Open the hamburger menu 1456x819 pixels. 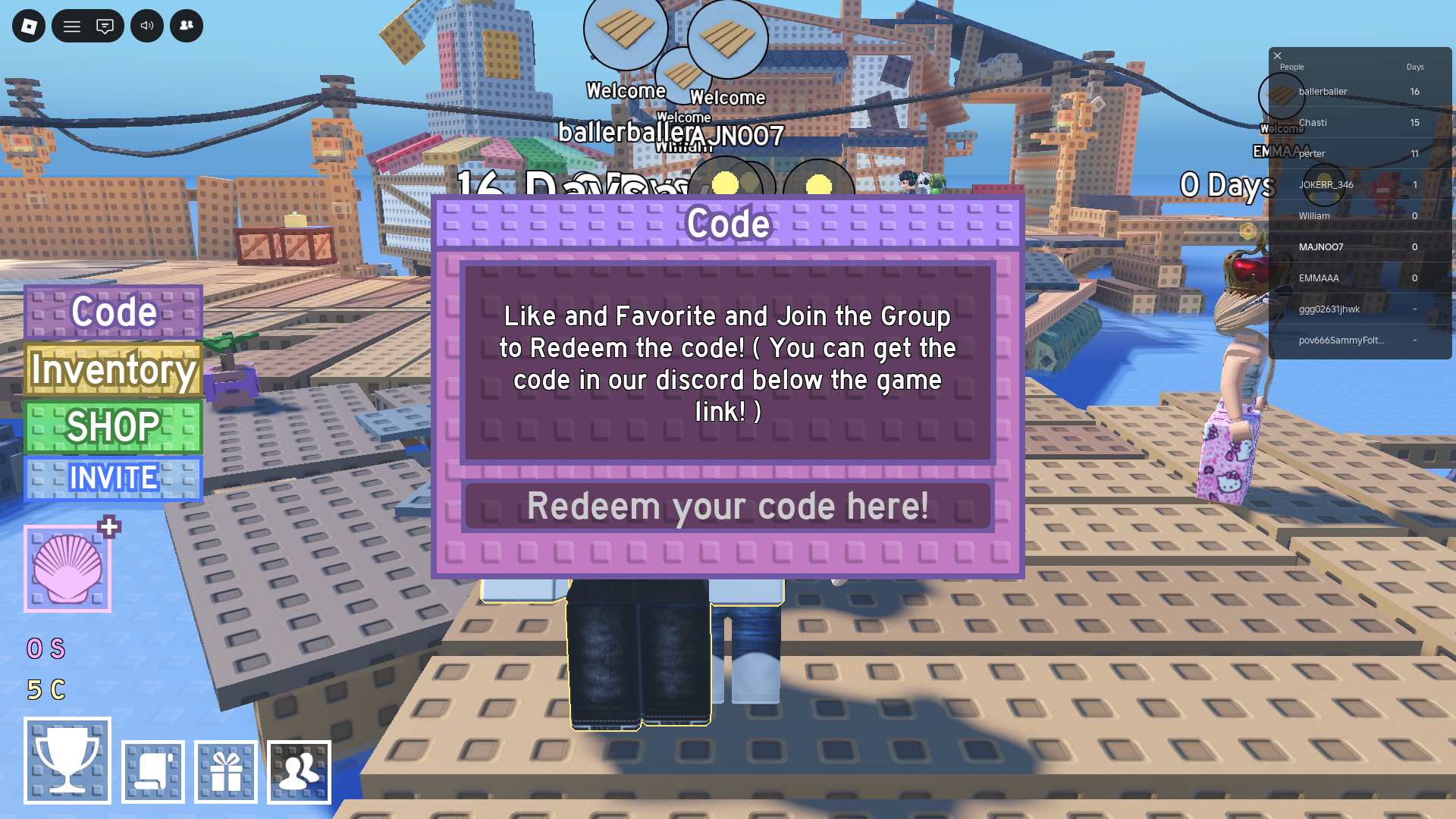[x=72, y=25]
